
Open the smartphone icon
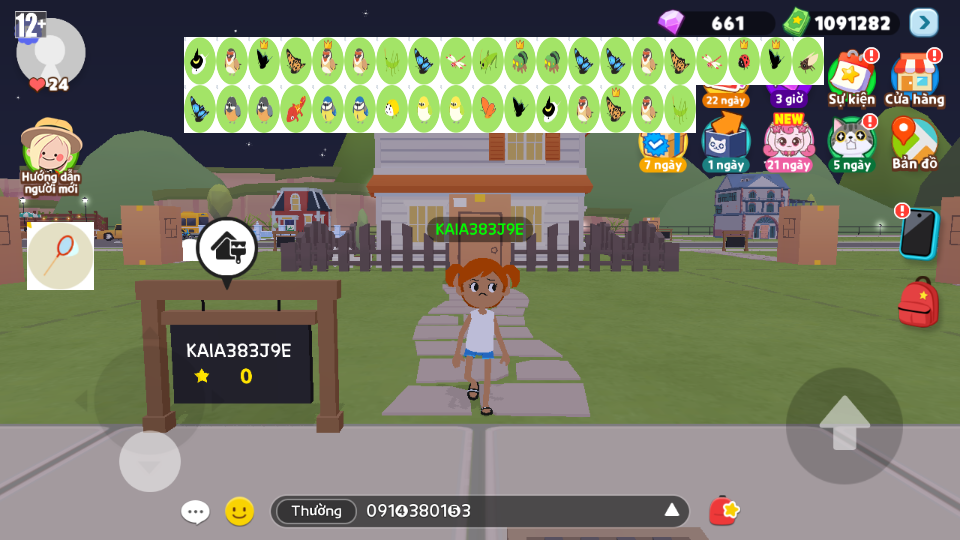click(917, 233)
